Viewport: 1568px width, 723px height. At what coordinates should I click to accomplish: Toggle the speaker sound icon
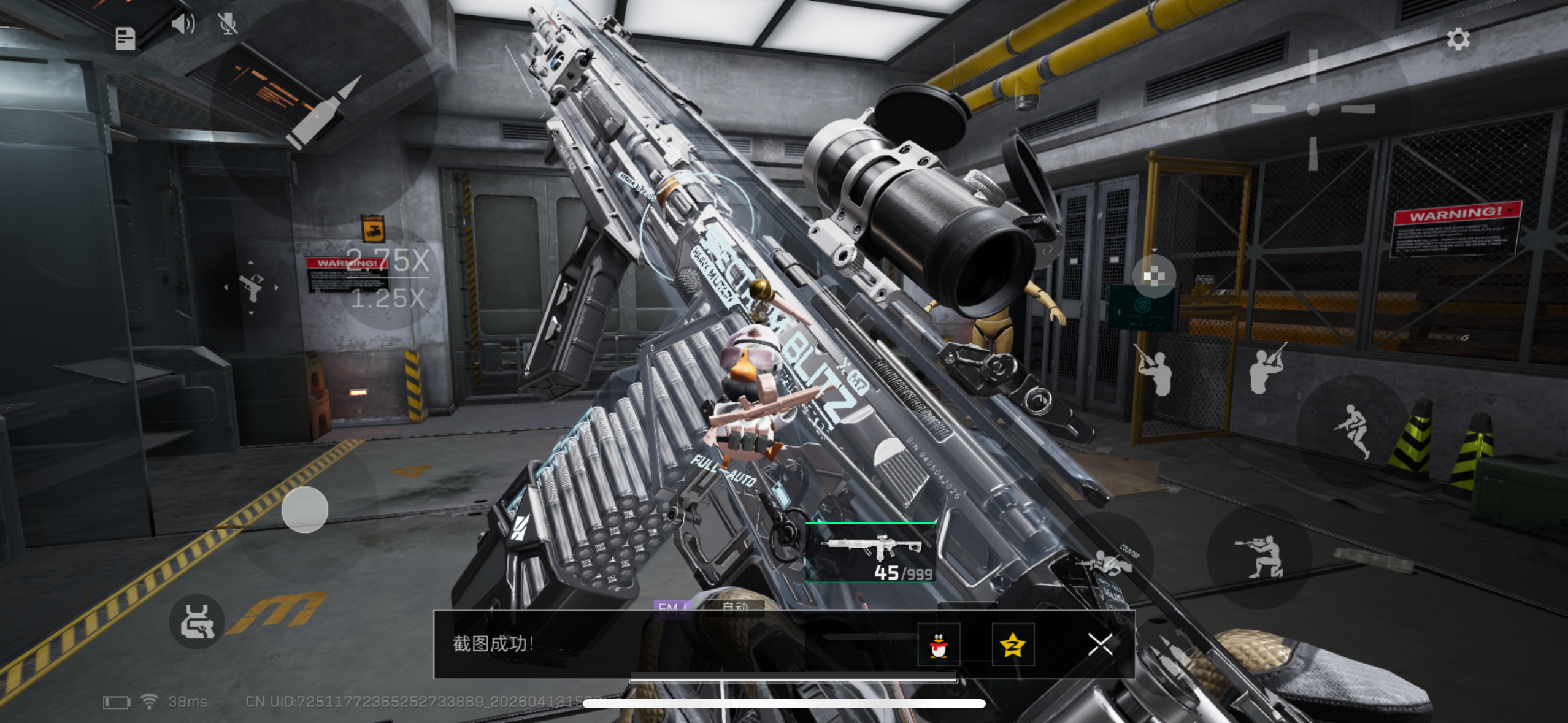click(x=182, y=25)
